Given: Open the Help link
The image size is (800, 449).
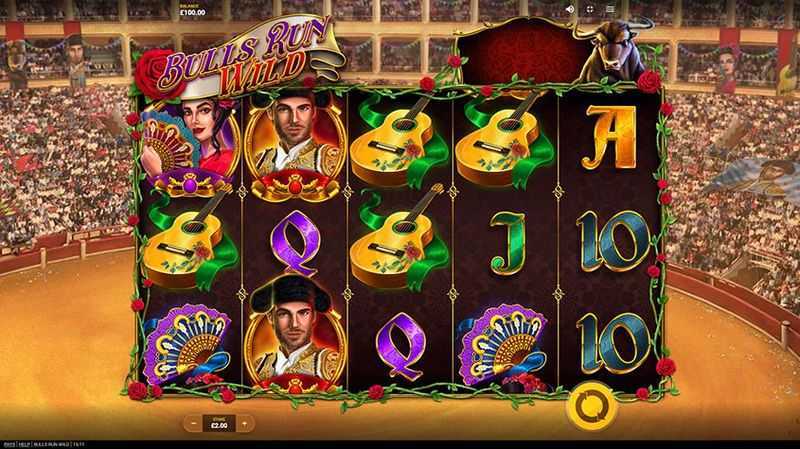Looking at the screenshot, I should tap(25, 443).
